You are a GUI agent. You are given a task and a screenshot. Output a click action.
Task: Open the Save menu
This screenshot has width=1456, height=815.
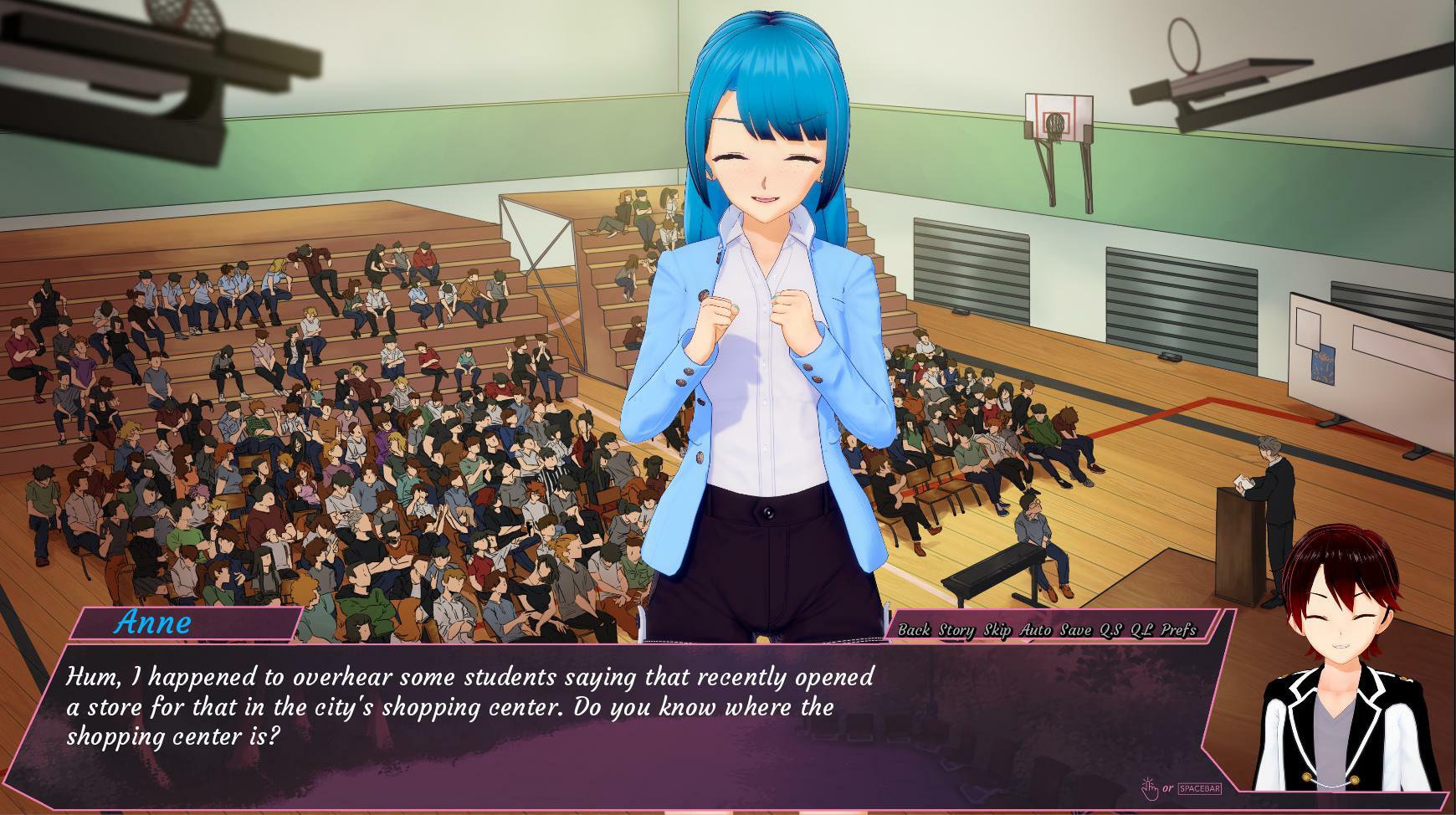[x=1075, y=630]
